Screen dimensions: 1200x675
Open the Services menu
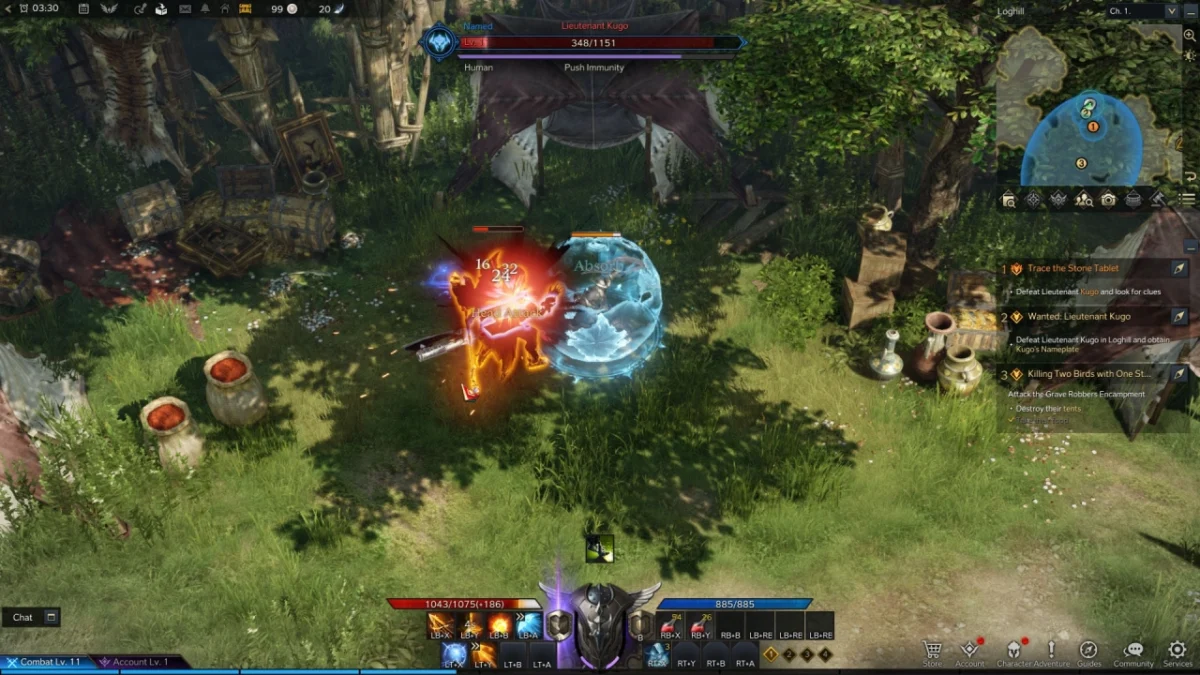[1177, 651]
